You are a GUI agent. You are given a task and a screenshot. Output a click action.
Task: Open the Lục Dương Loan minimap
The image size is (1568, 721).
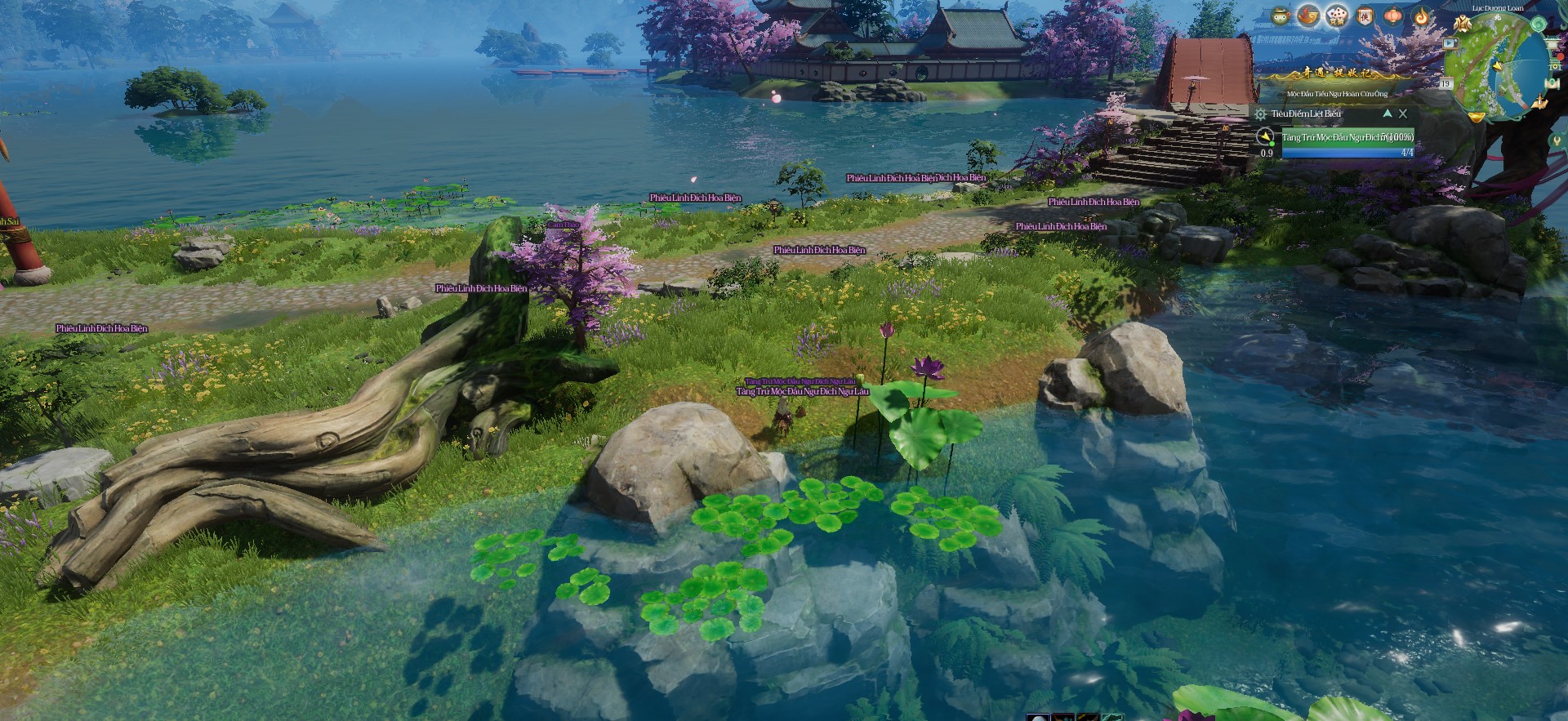1497,67
